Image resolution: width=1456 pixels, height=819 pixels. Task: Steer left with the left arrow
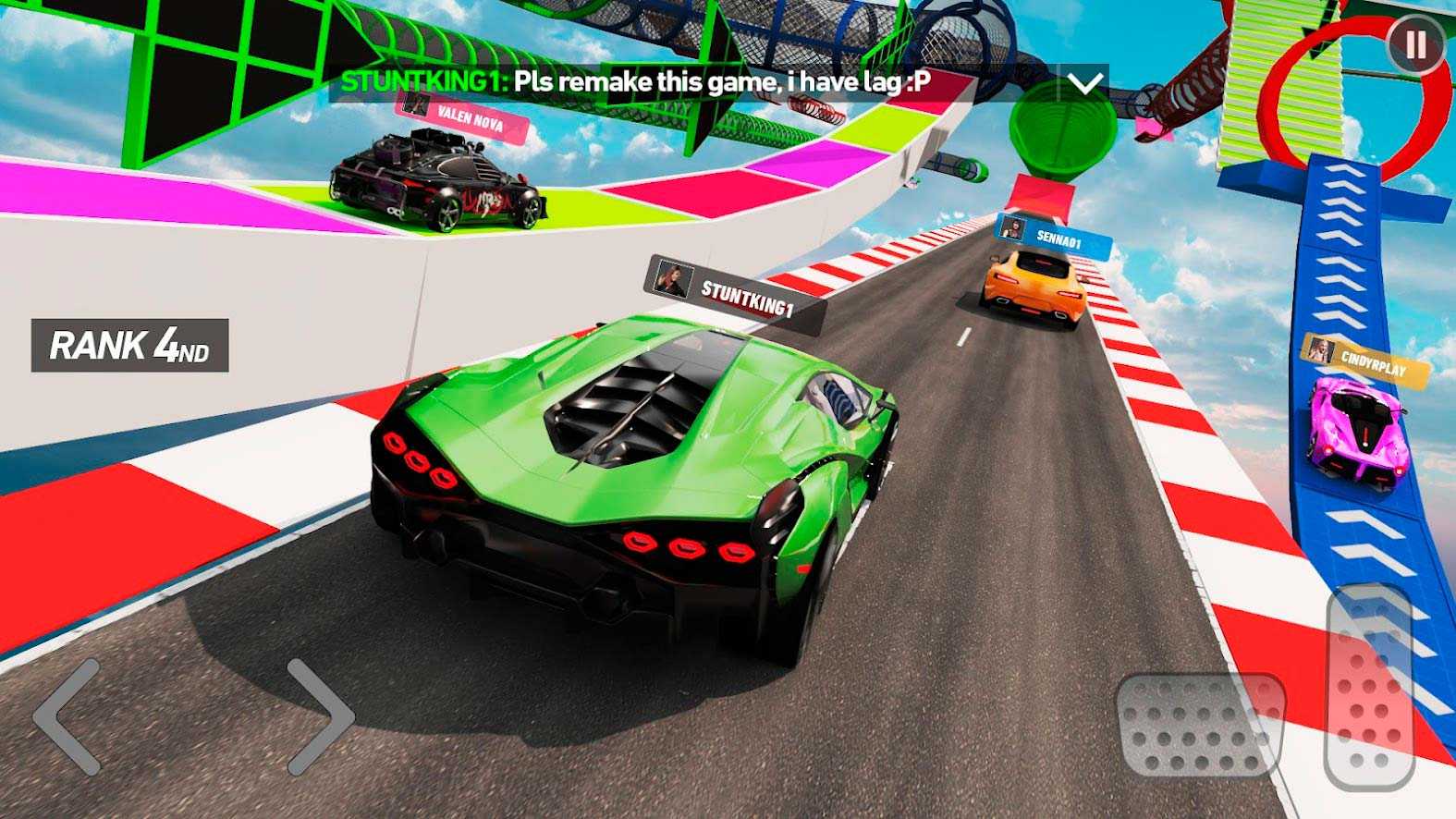(67, 716)
